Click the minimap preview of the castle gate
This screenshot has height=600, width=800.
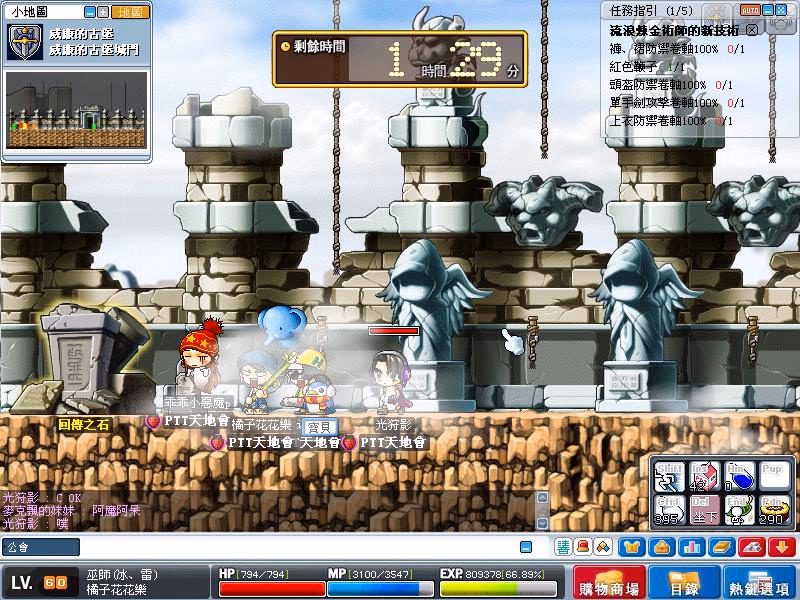(x=76, y=110)
